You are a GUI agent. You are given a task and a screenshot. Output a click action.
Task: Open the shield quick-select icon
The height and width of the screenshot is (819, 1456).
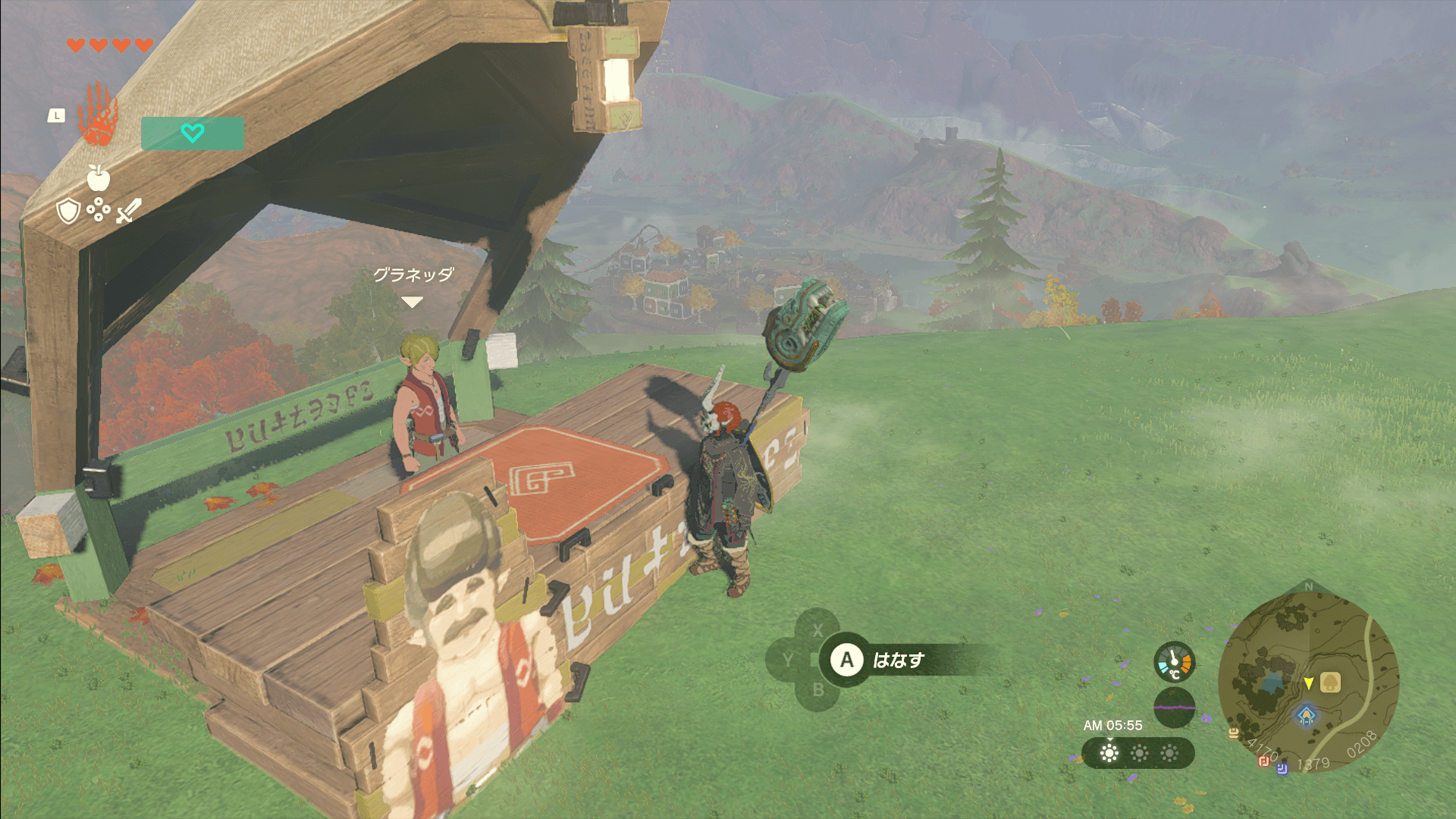pyautogui.click(x=68, y=211)
